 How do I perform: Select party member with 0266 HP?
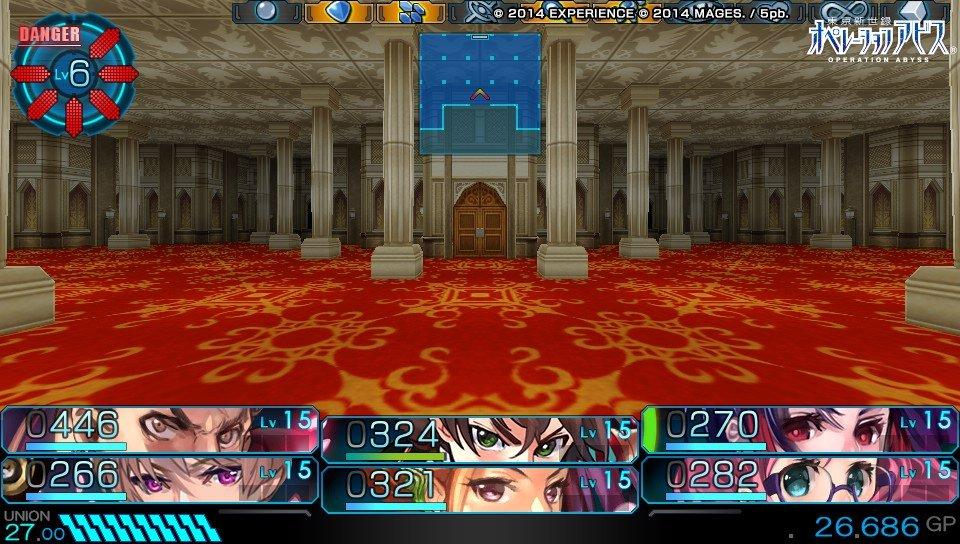pos(160,476)
